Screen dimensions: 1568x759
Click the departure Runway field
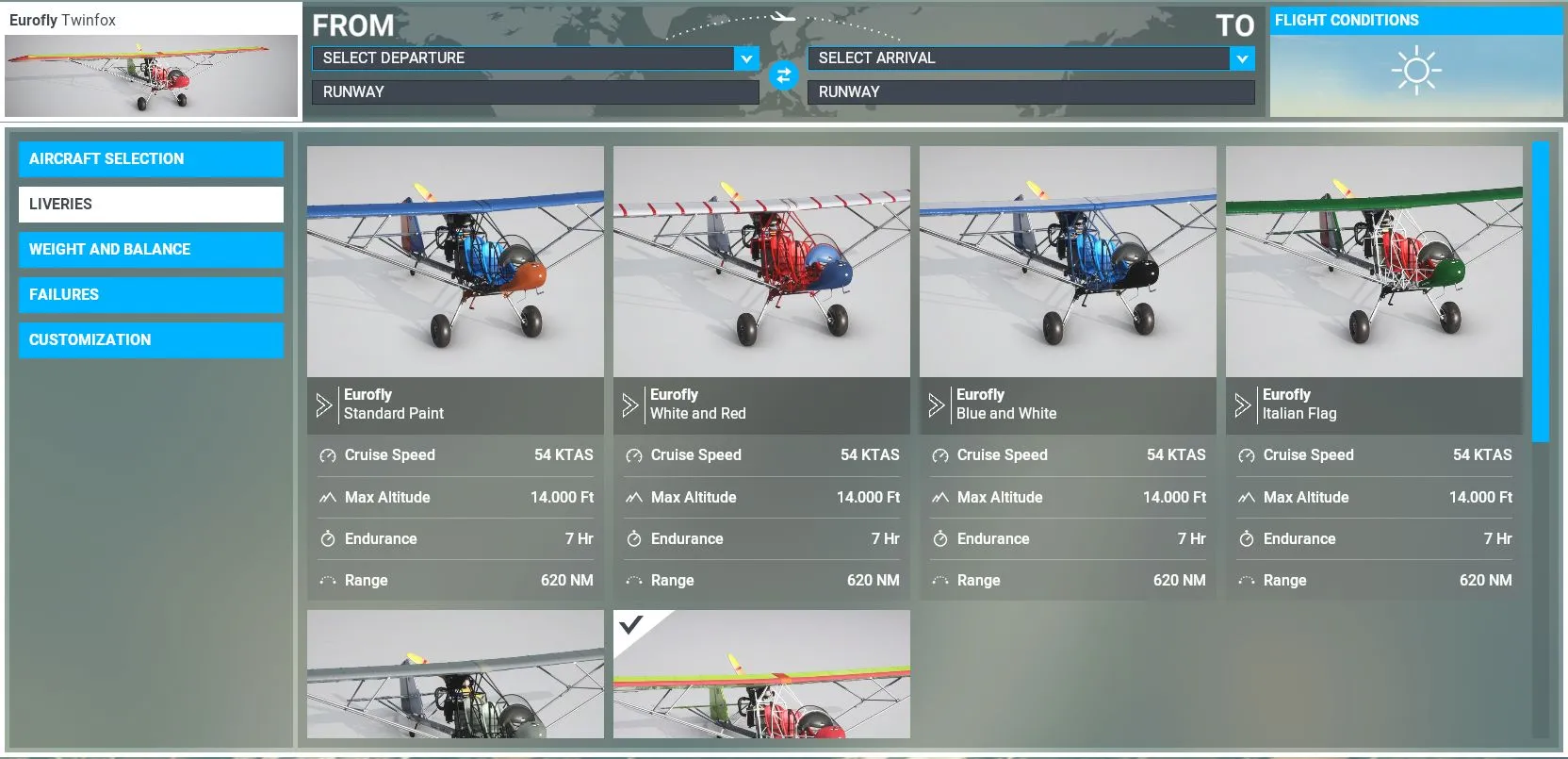(x=534, y=91)
